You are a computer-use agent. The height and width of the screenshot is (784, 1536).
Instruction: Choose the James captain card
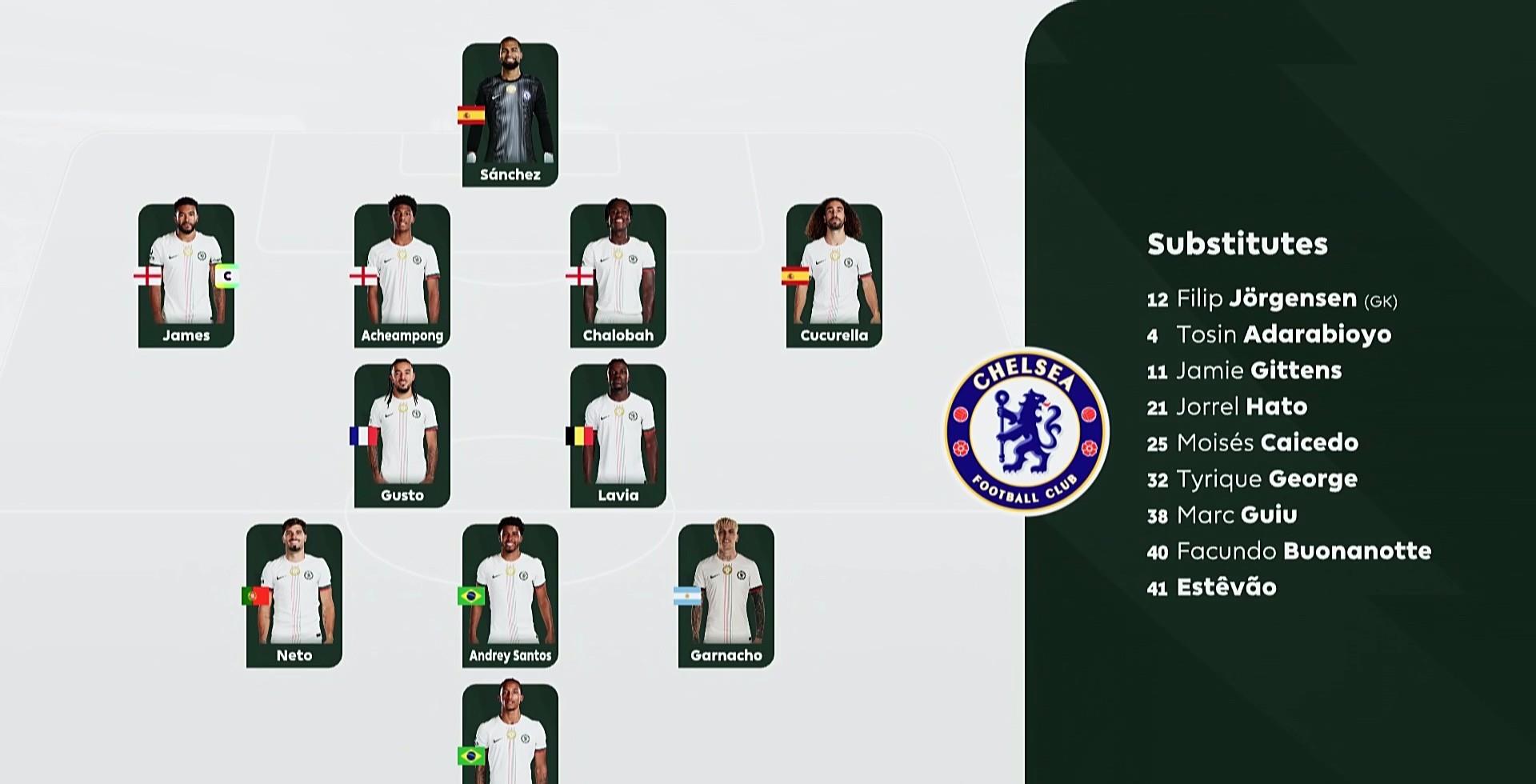186,275
